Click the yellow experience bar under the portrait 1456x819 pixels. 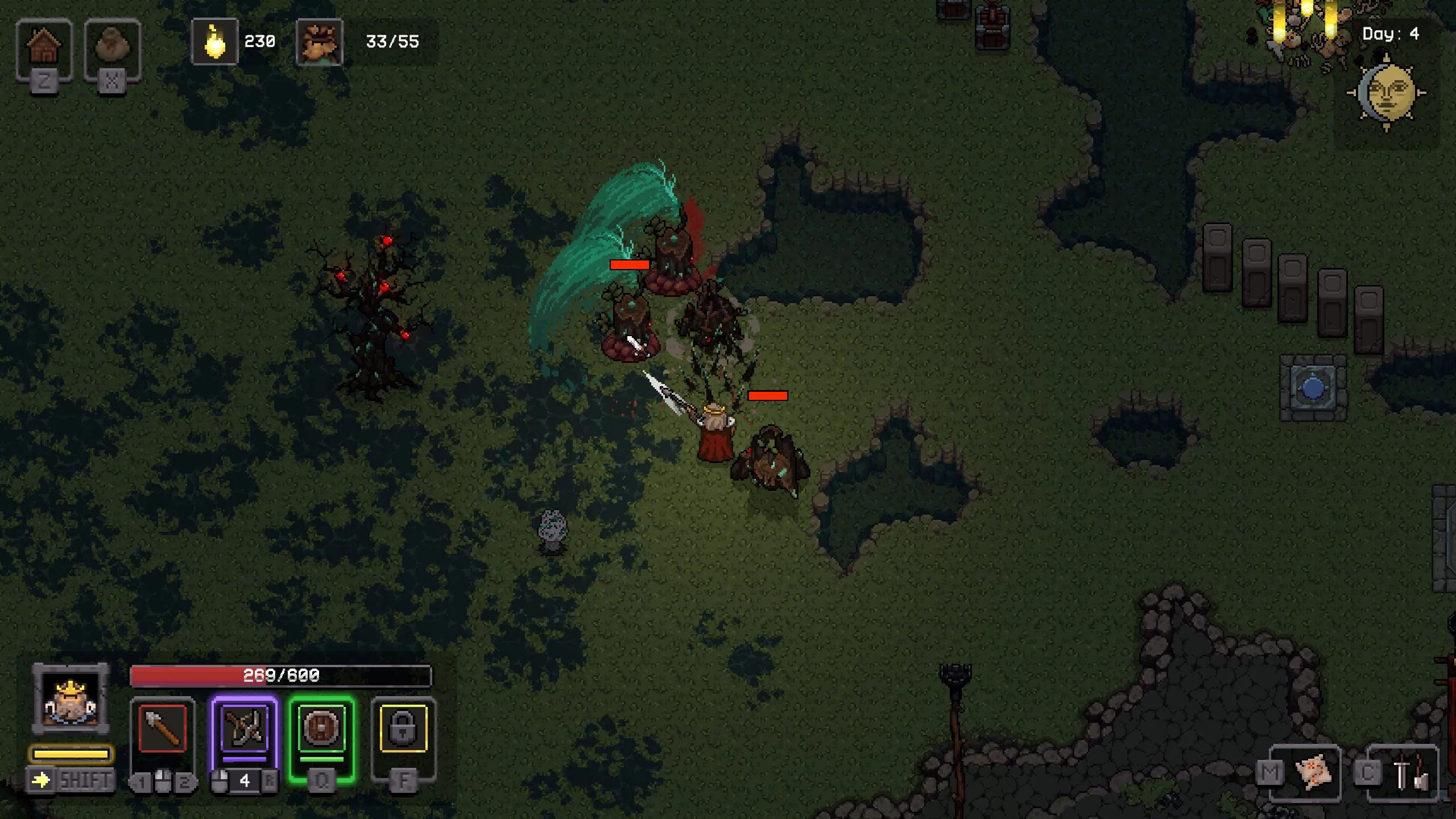click(70, 755)
